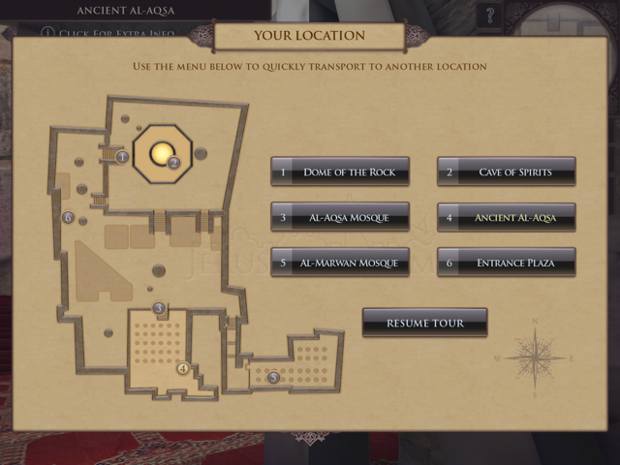The image size is (620, 465).
Task: Select map marker 4 on the map
Action: (183, 368)
